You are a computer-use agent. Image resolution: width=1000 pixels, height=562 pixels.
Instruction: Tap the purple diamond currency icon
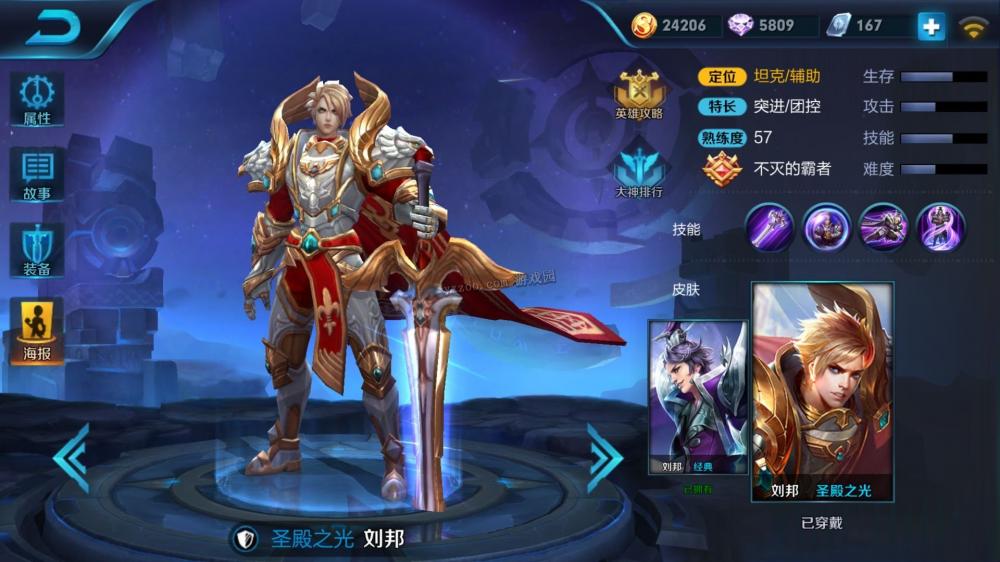tap(741, 25)
